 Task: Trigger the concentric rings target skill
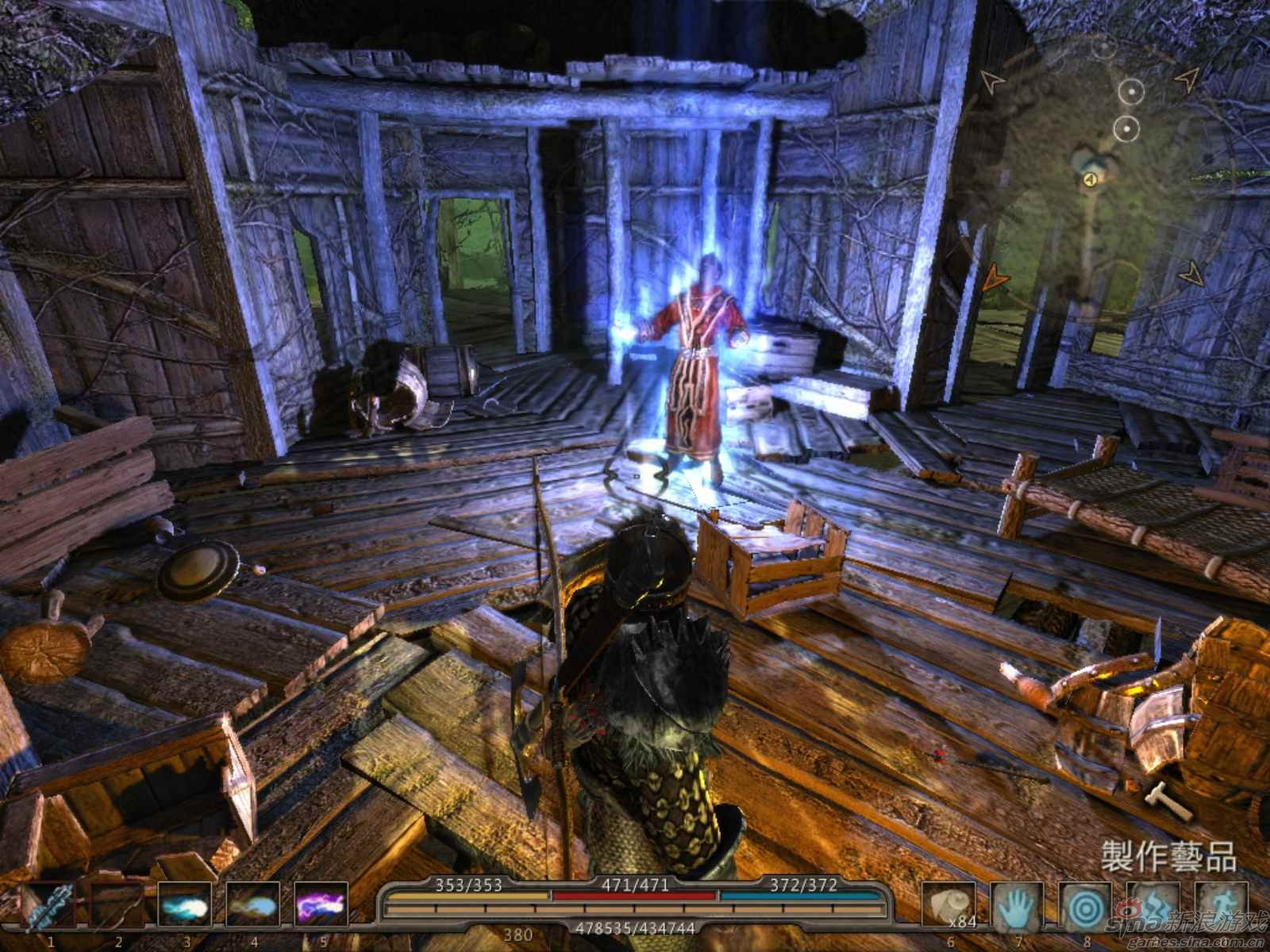(1085, 904)
